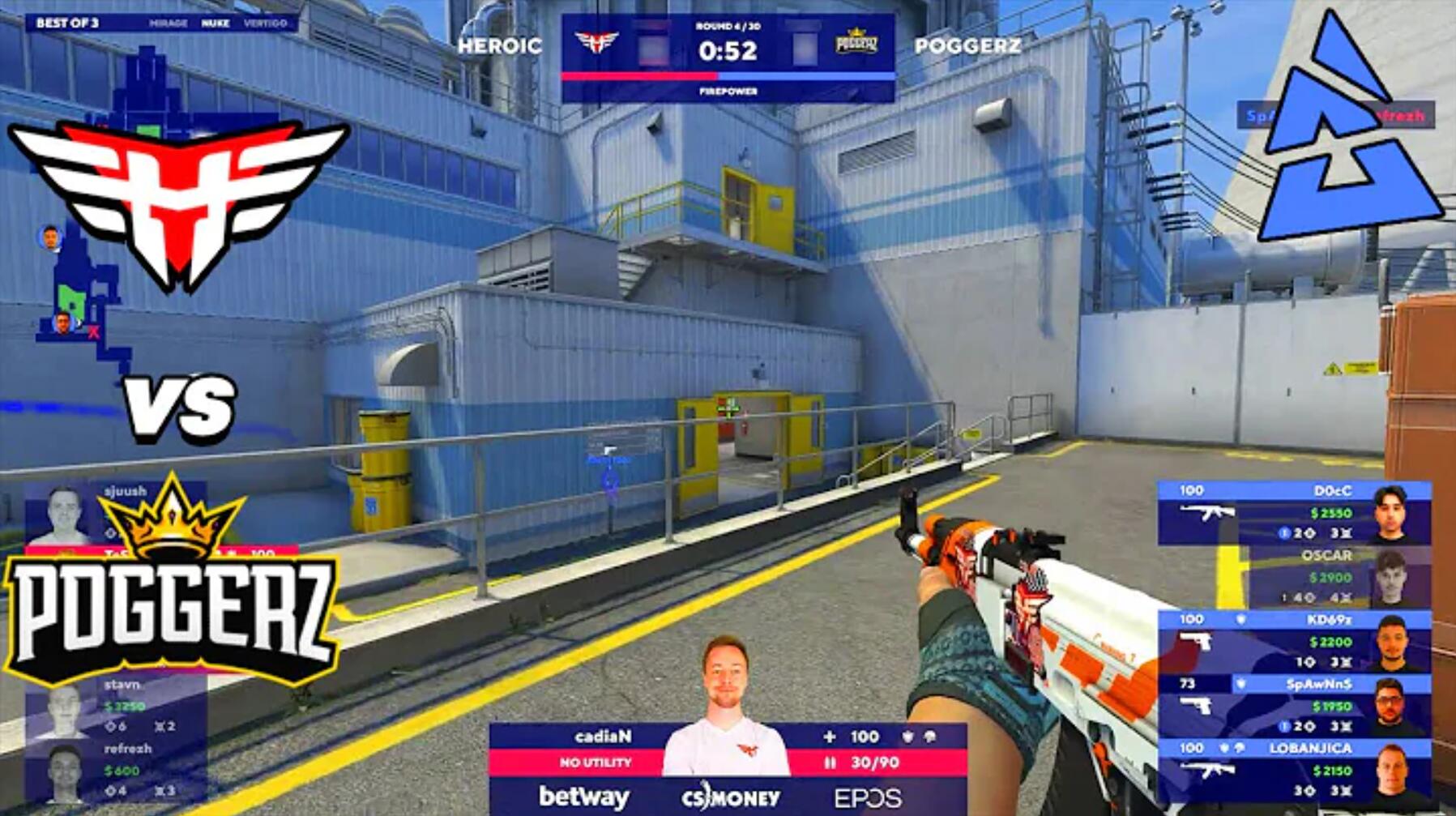The width and height of the screenshot is (1456, 816).
Task: Click the CS.MONEY sponsor icon
Action: coord(729,797)
